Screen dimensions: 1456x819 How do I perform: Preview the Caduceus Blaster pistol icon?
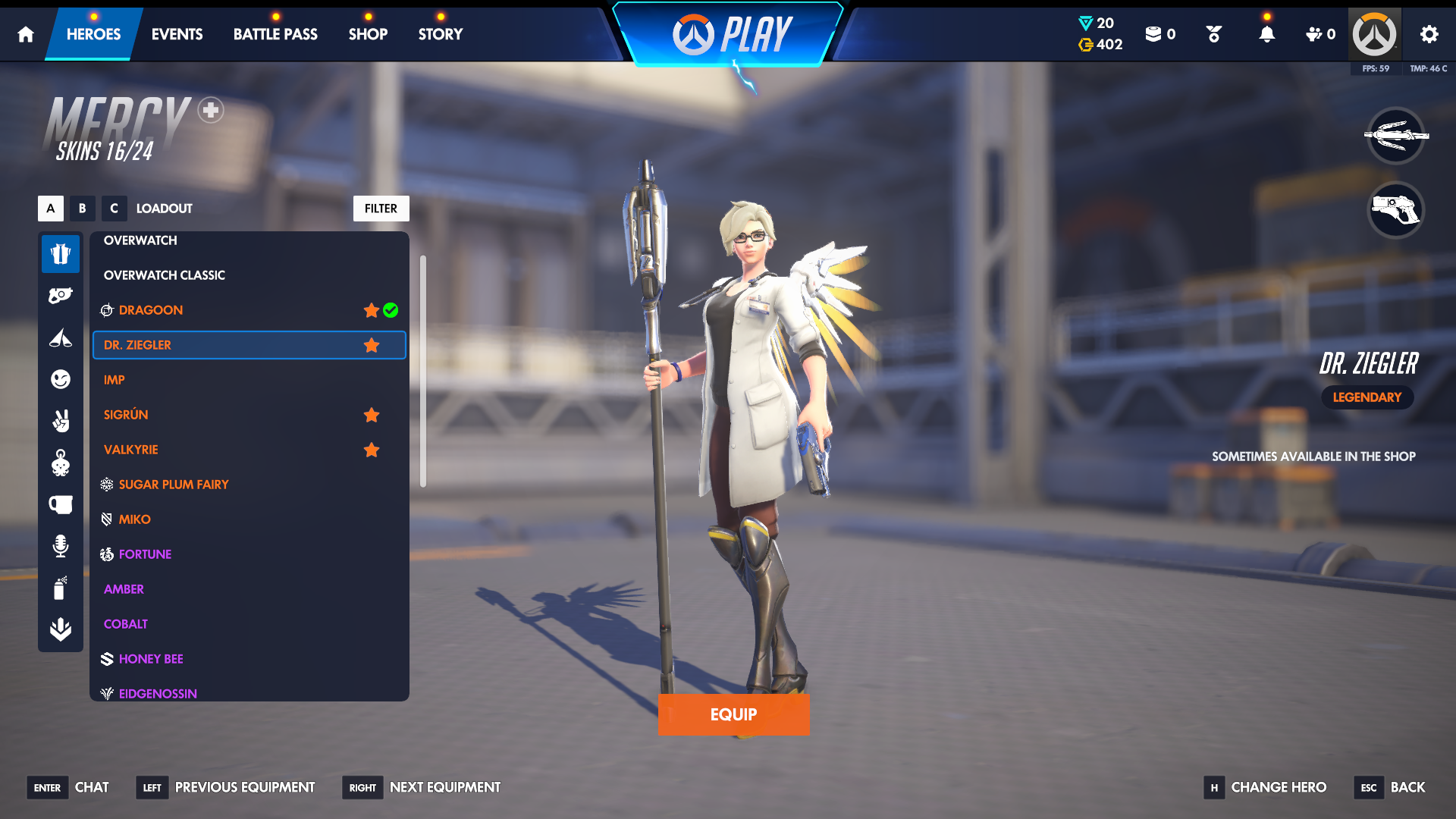pos(1395,210)
